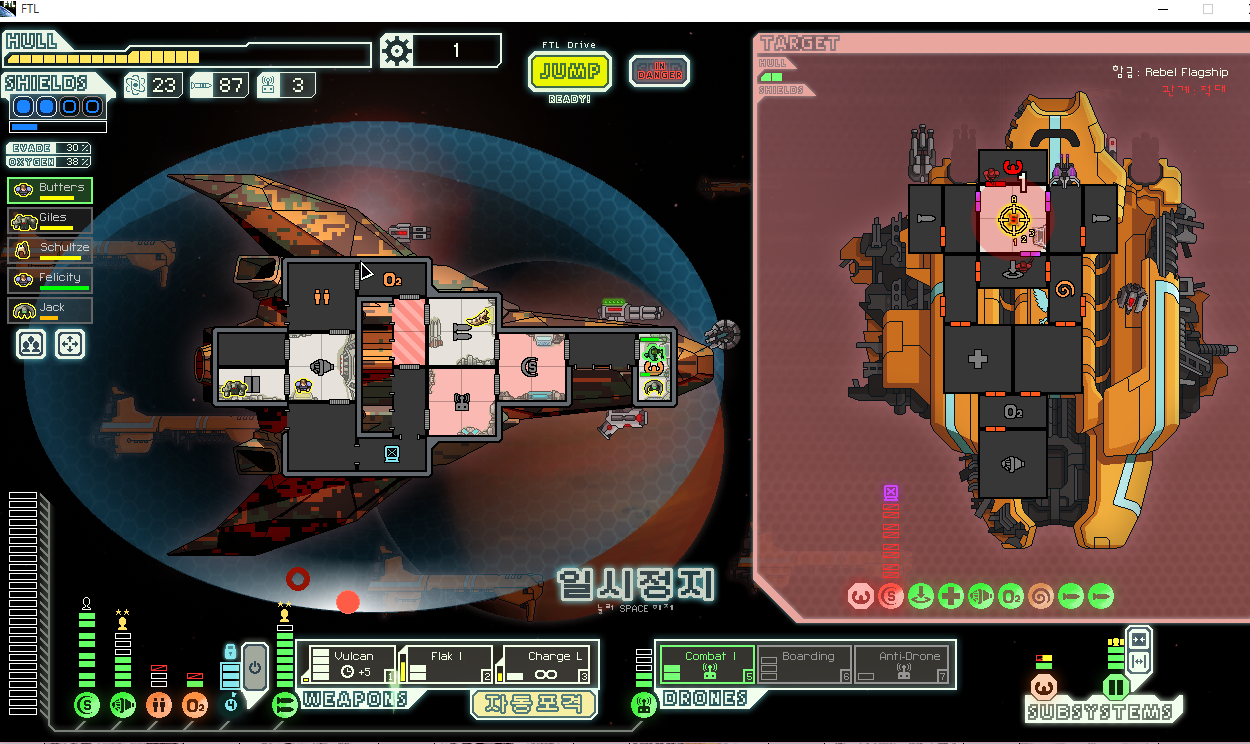Select crew member Felicity

pos(50,280)
